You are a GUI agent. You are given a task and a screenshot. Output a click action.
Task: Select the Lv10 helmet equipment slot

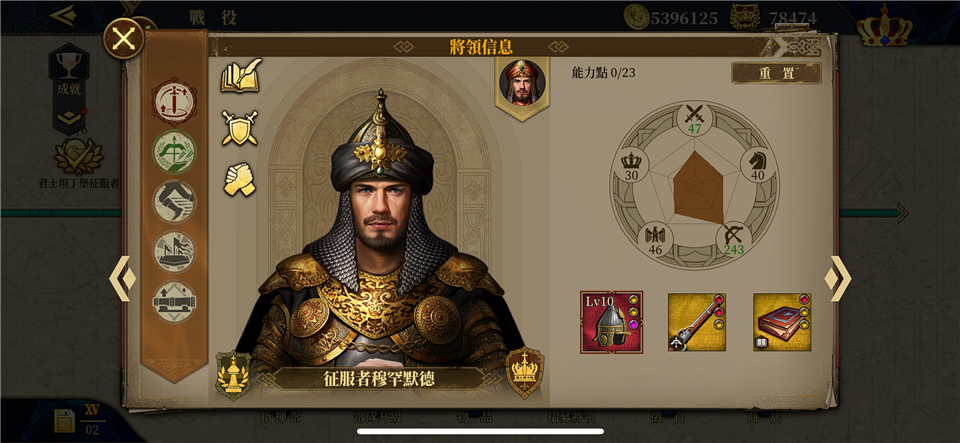click(611, 322)
